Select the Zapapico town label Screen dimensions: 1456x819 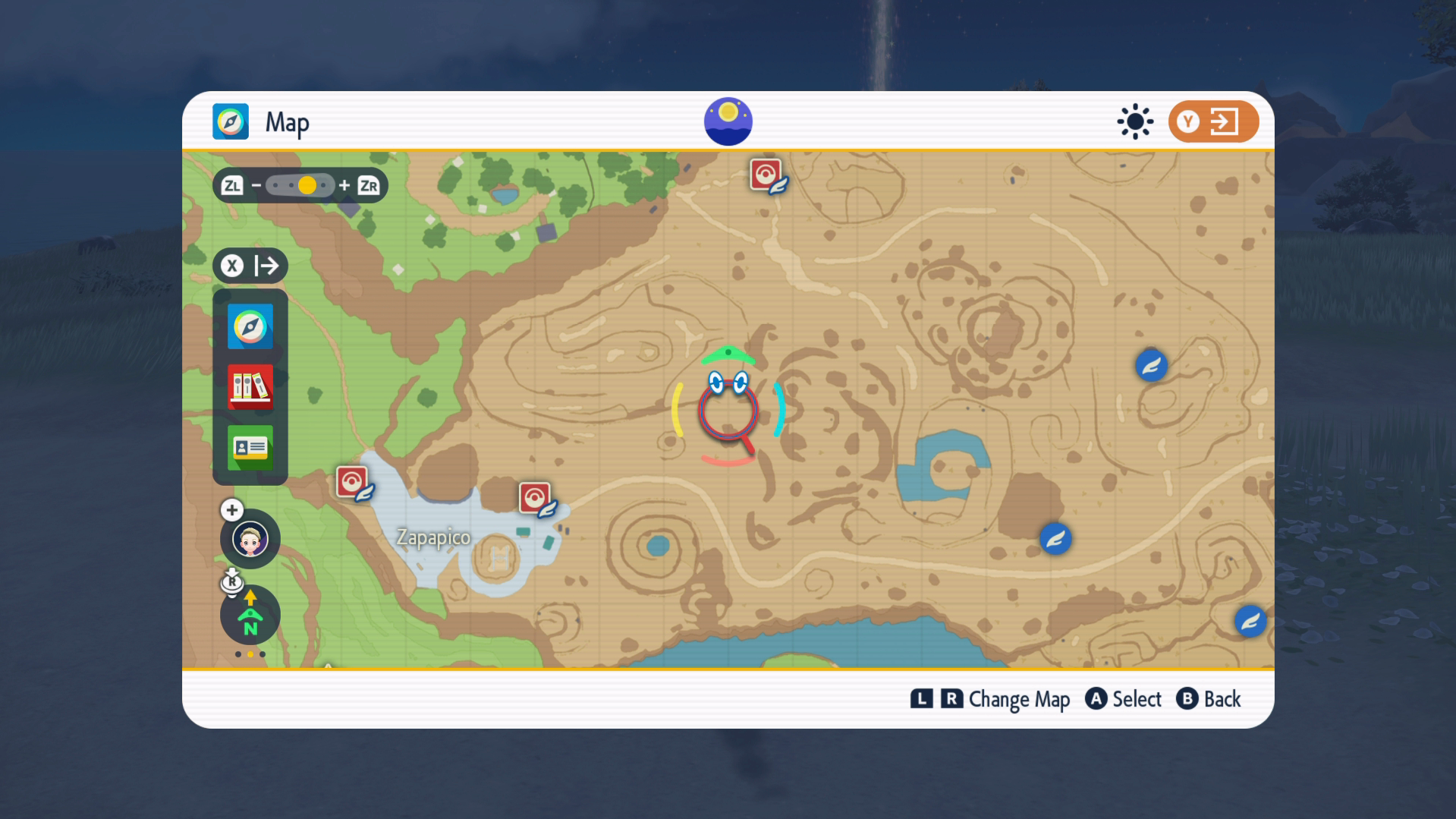click(433, 538)
